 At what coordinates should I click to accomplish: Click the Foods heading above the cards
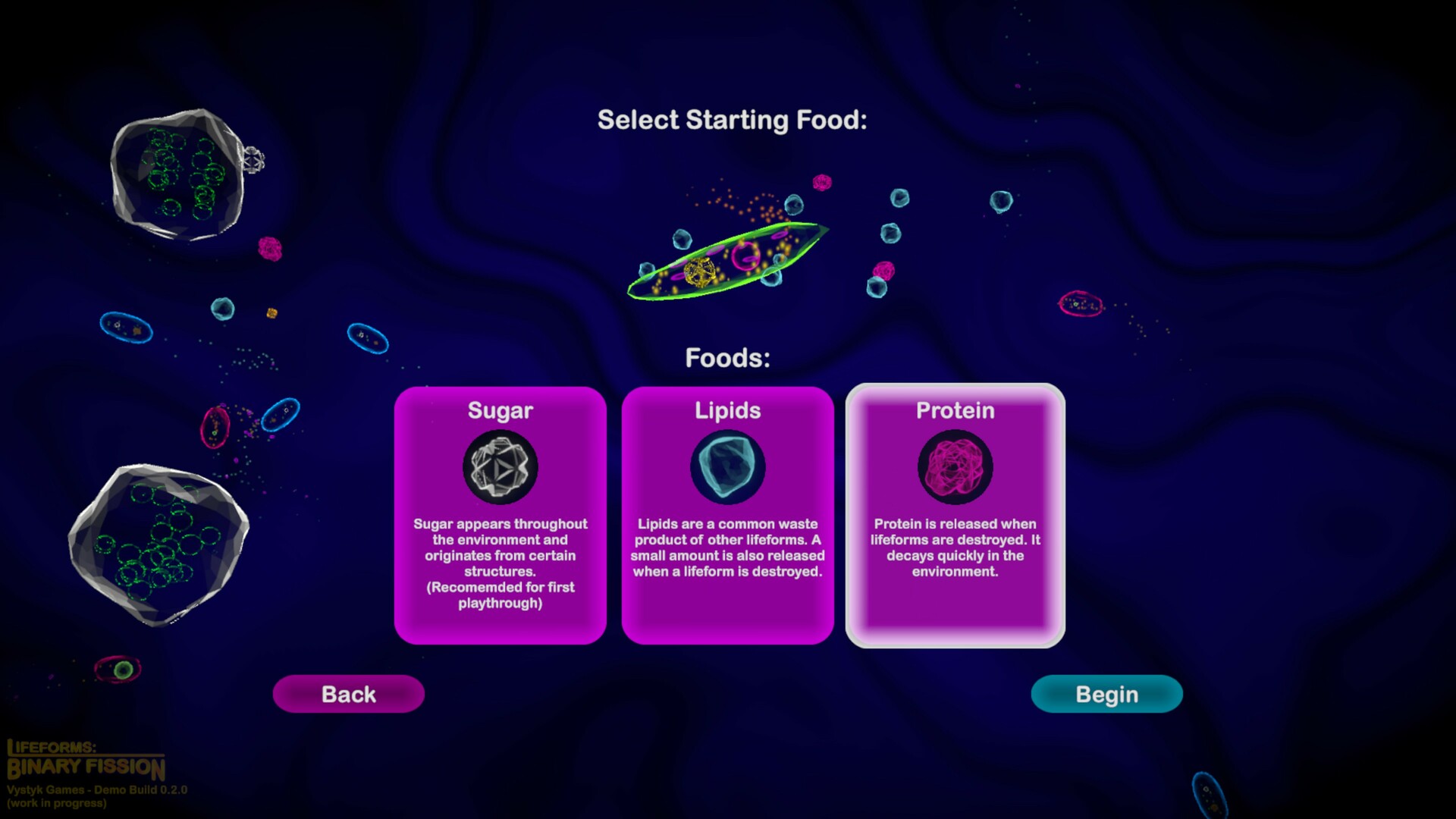tap(727, 356)
